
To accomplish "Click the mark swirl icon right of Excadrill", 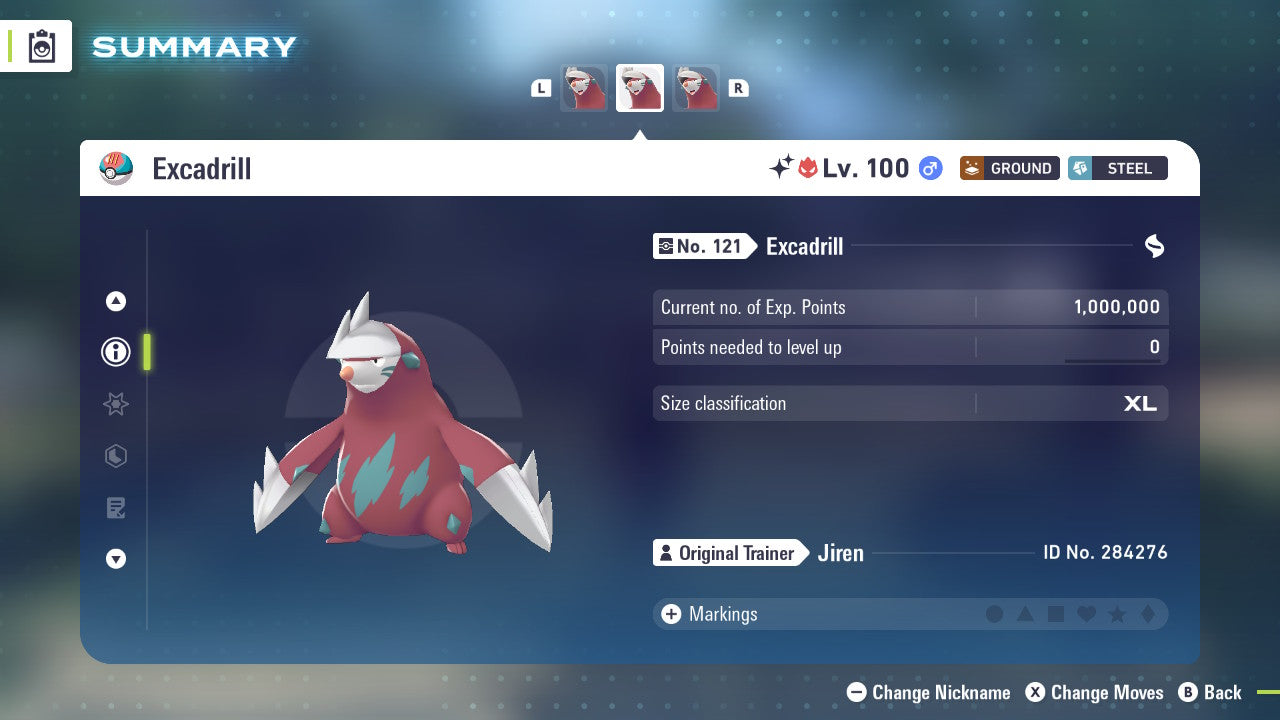I will pos(1154,246).
